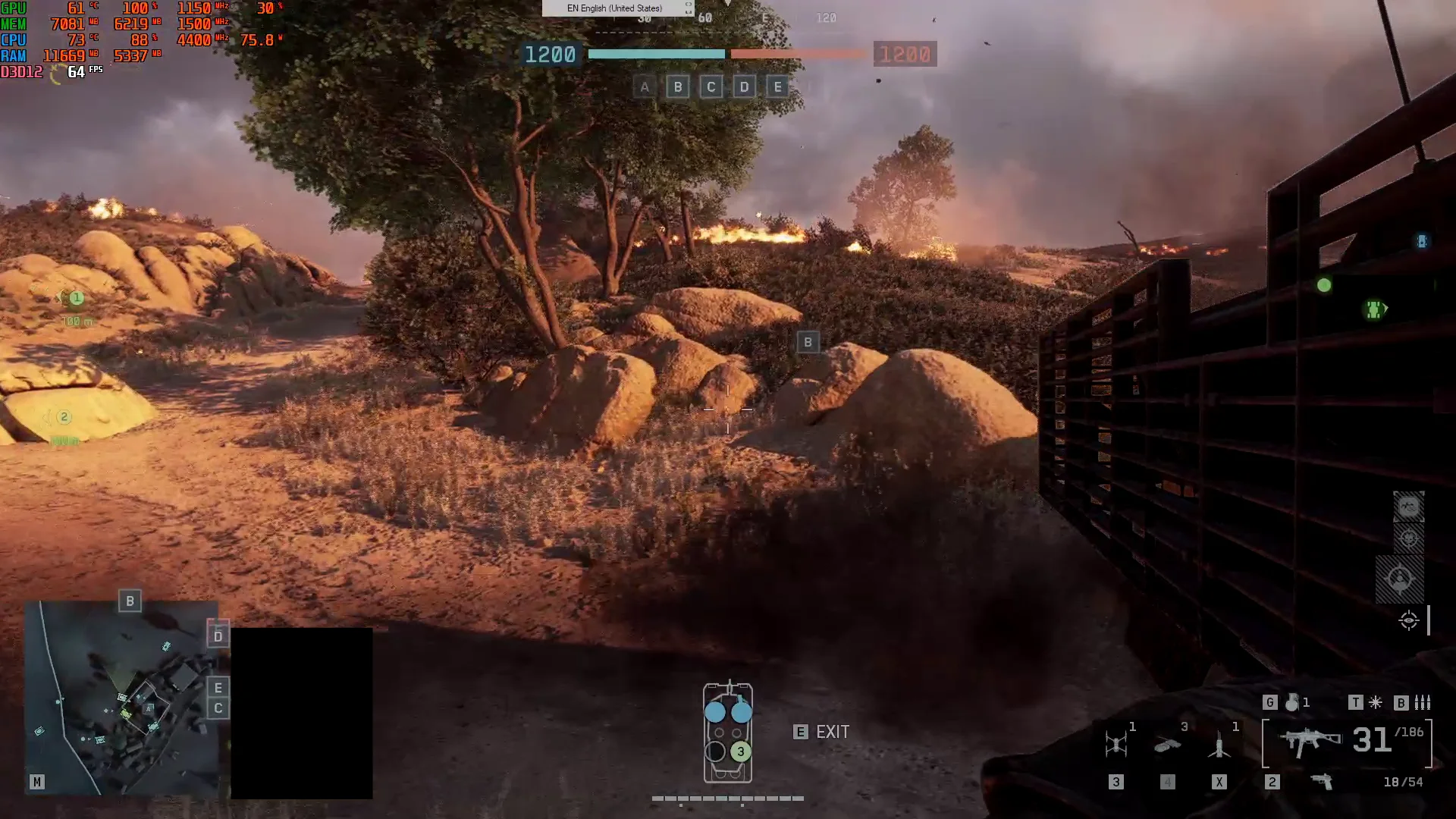Screen dimensions: 1456x819
Task: Click the B objective marker above the minimap
Action: (130, 601)
